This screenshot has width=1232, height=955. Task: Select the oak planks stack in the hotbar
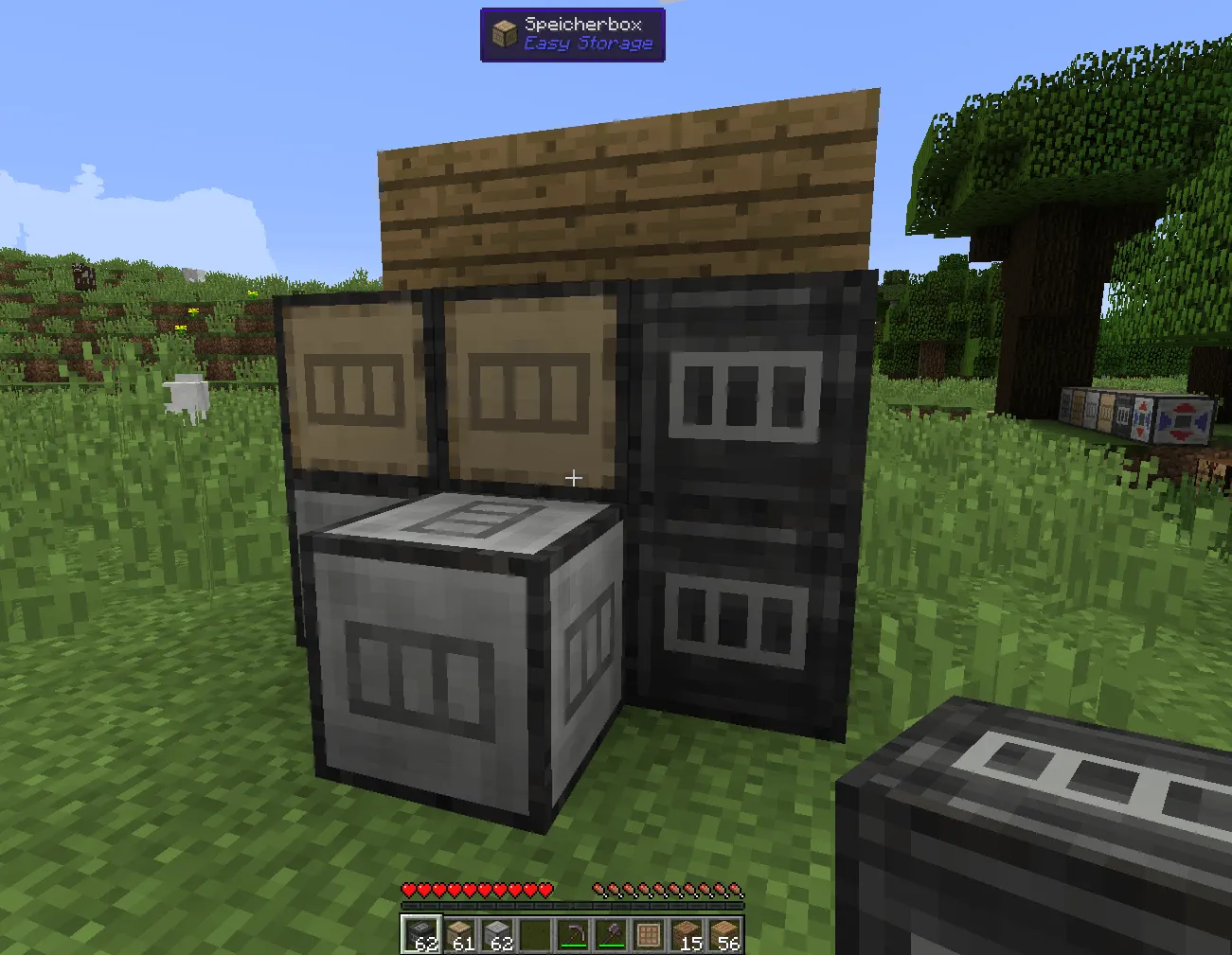coord(726,932)
